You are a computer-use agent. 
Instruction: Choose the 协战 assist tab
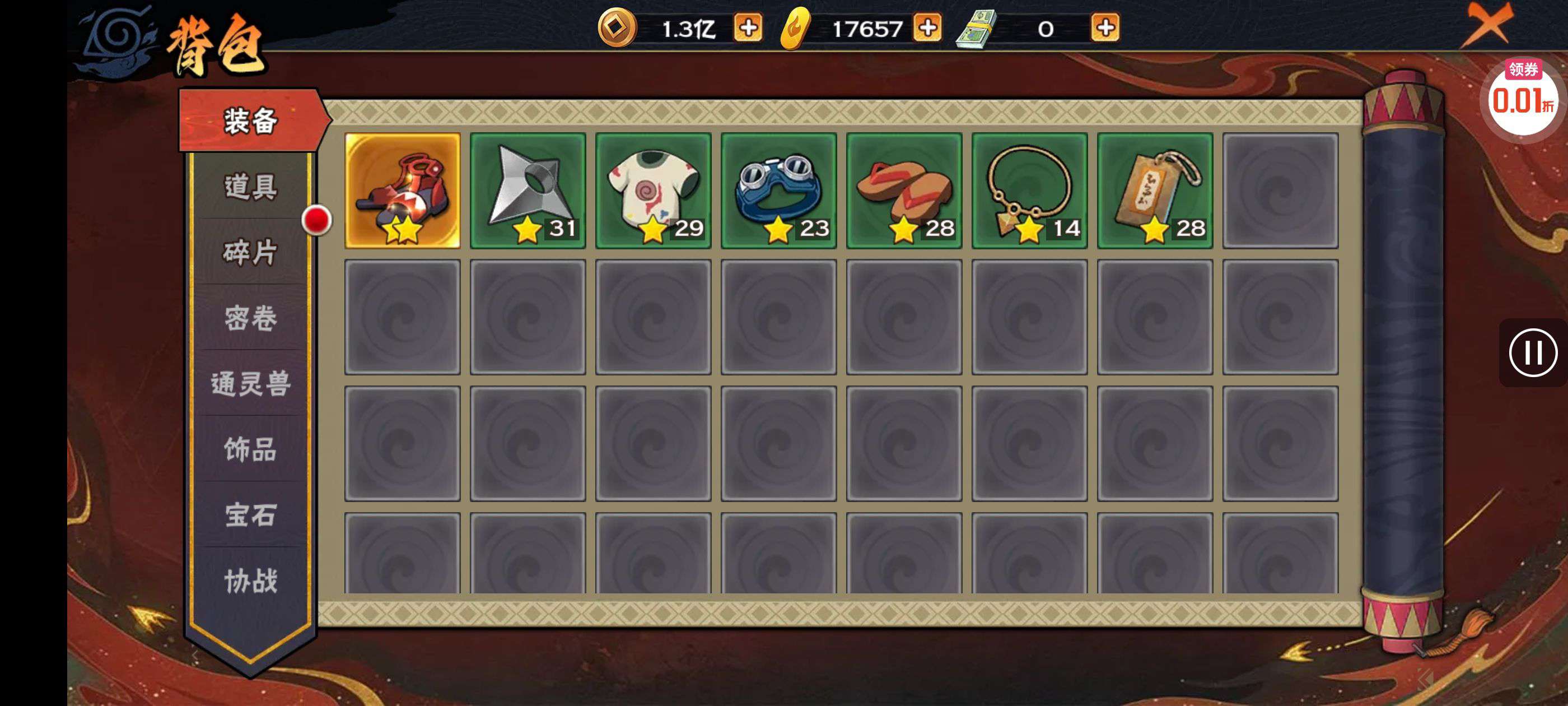click(x=250, y=581)
